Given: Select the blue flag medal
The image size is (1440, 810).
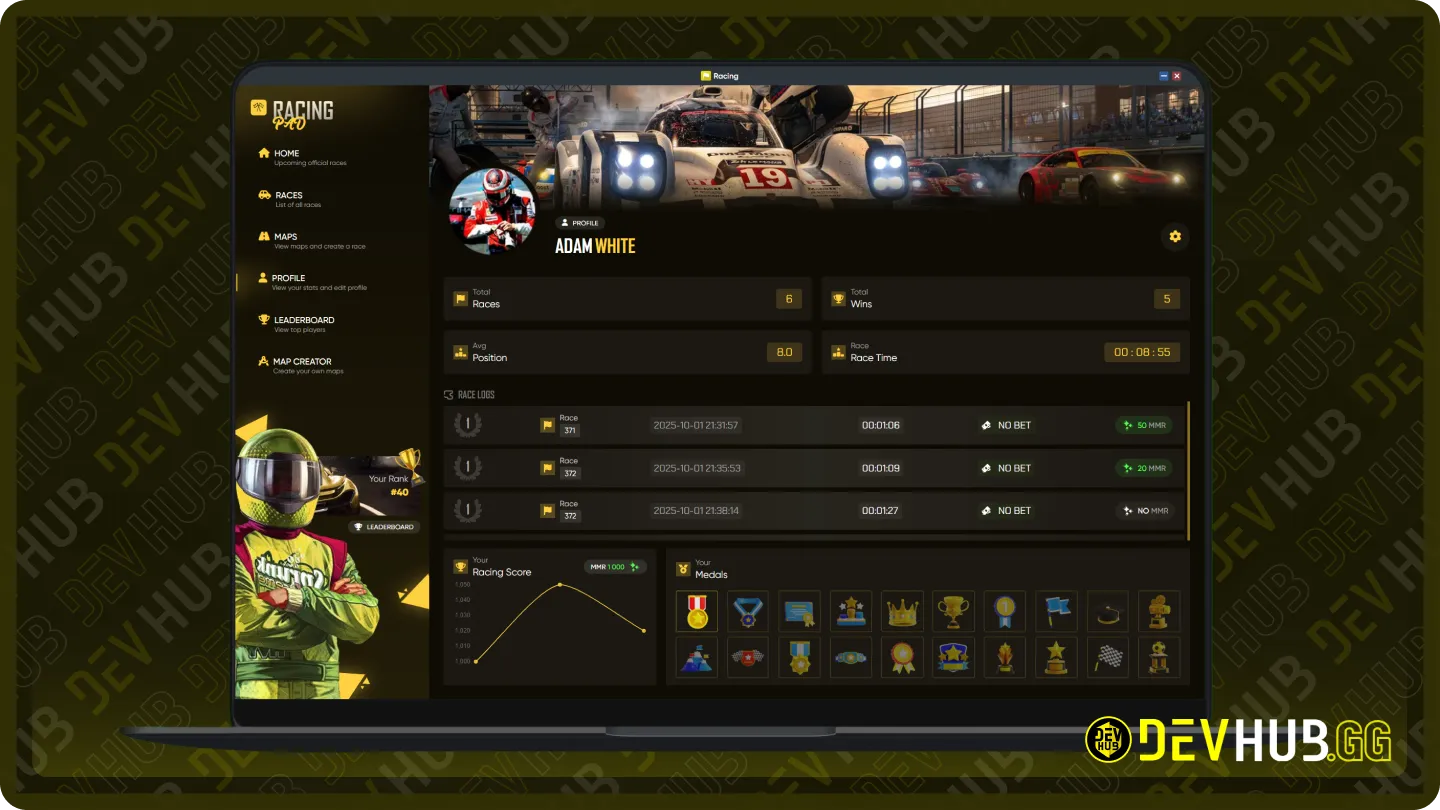Looking at the screenshot, I should [1056, 611].
